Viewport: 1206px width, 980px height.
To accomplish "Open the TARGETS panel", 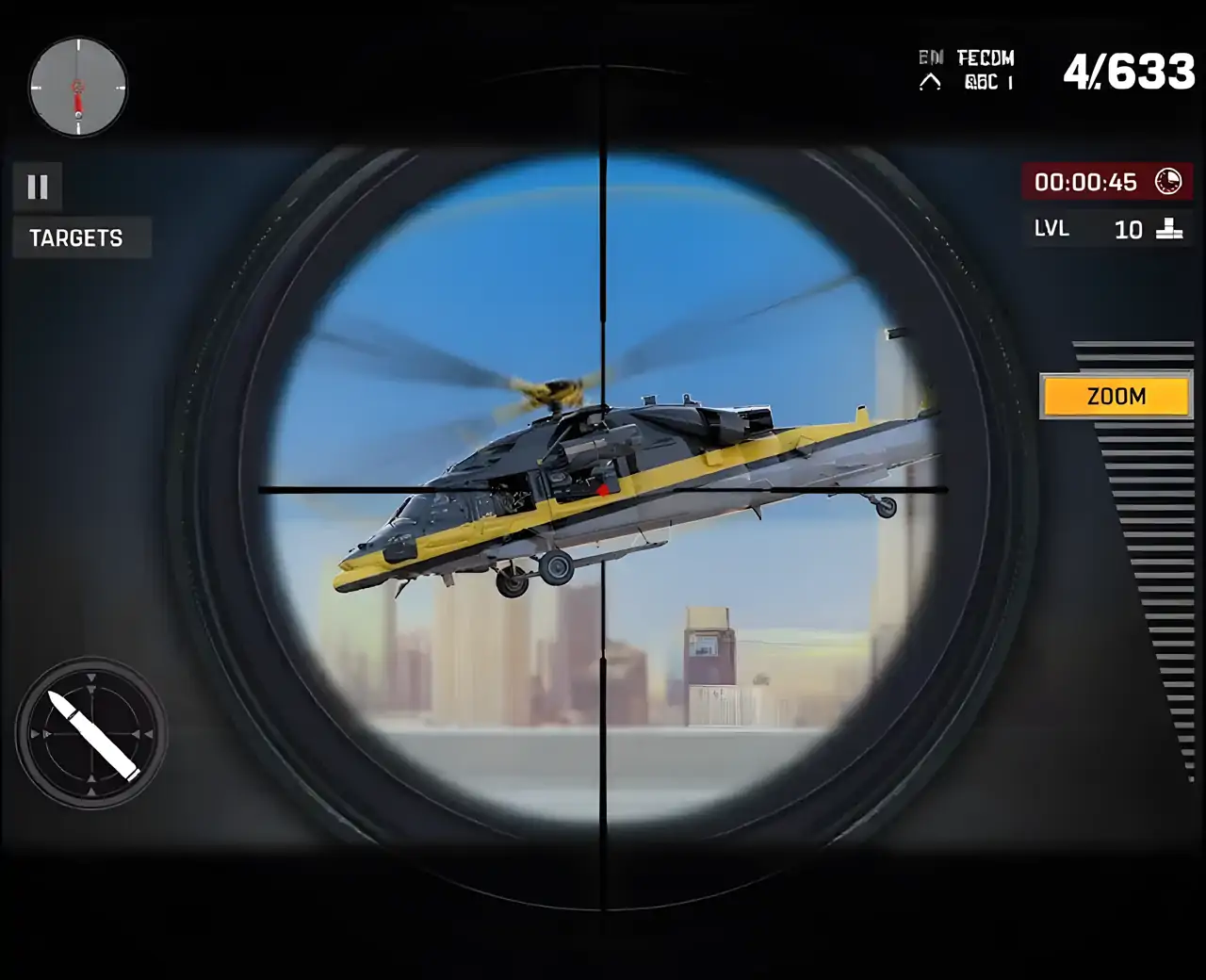I will (x=78, y=237).
